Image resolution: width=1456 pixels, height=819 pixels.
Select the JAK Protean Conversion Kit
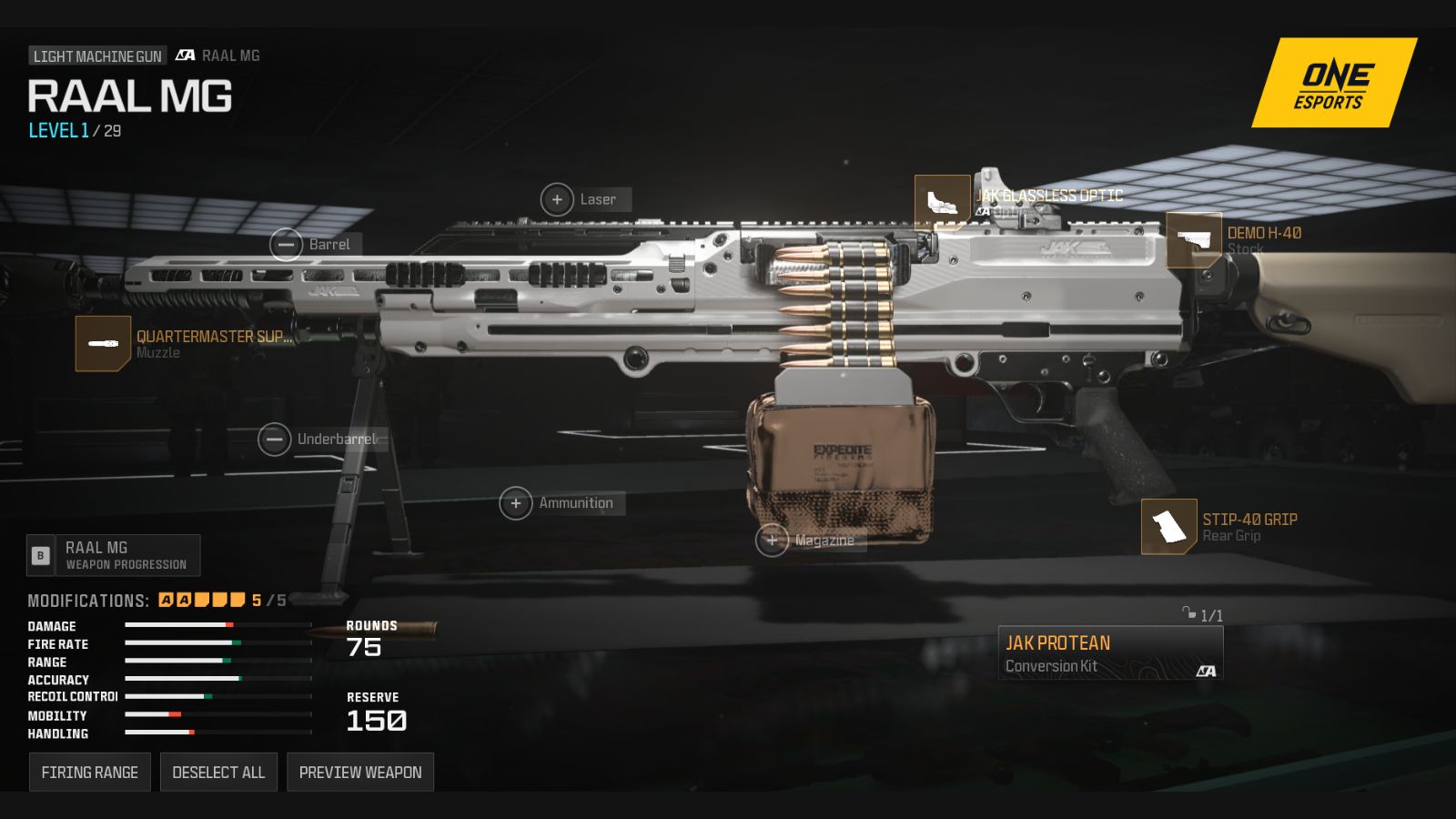(x=1110, y=653)
